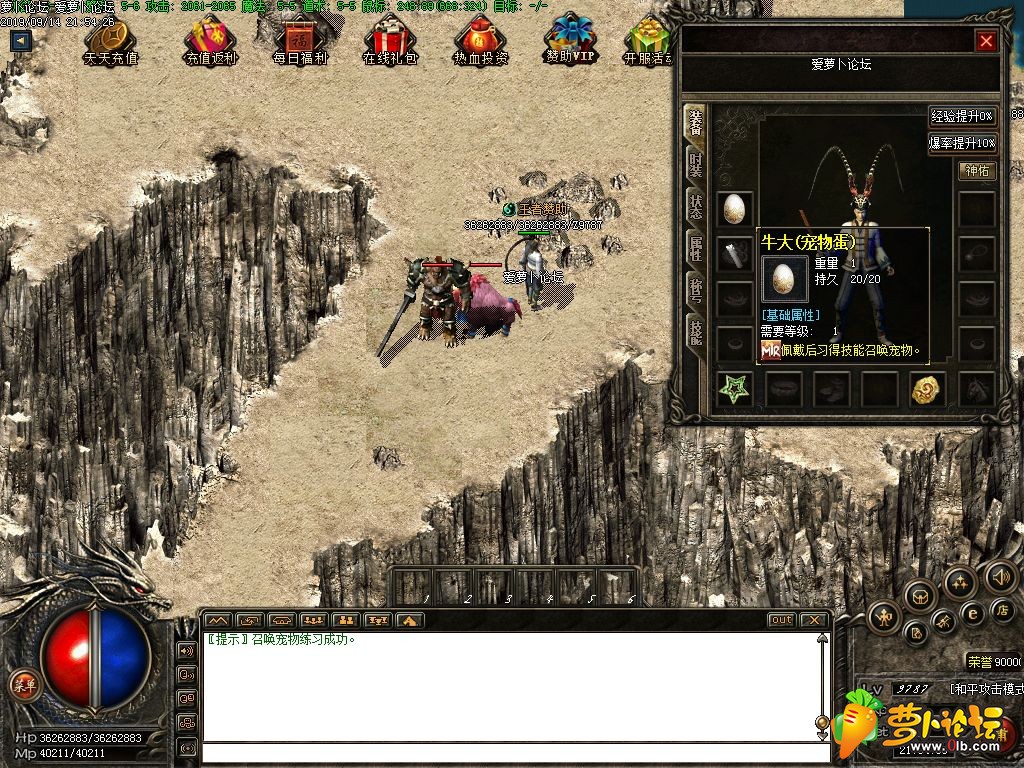Open the 天天充值 daily recharge icon
Screen dimensions: 1024x768
110,41
